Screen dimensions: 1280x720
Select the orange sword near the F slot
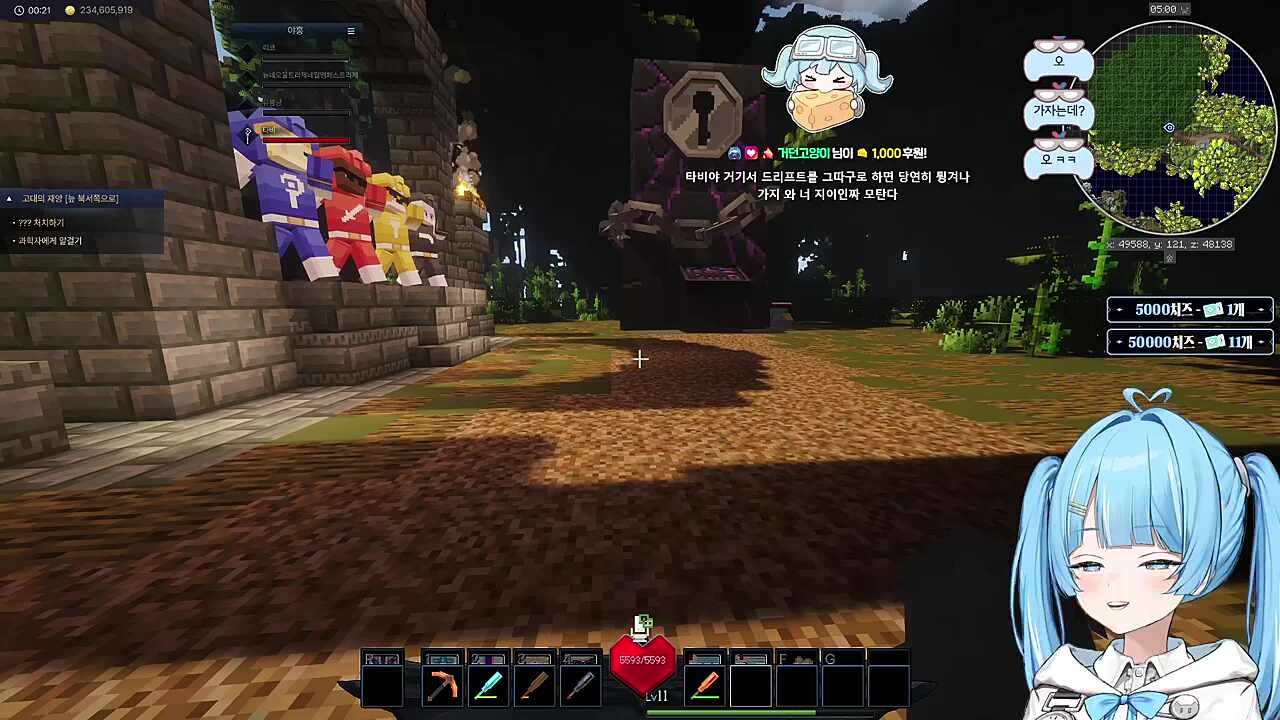[705, 682]
